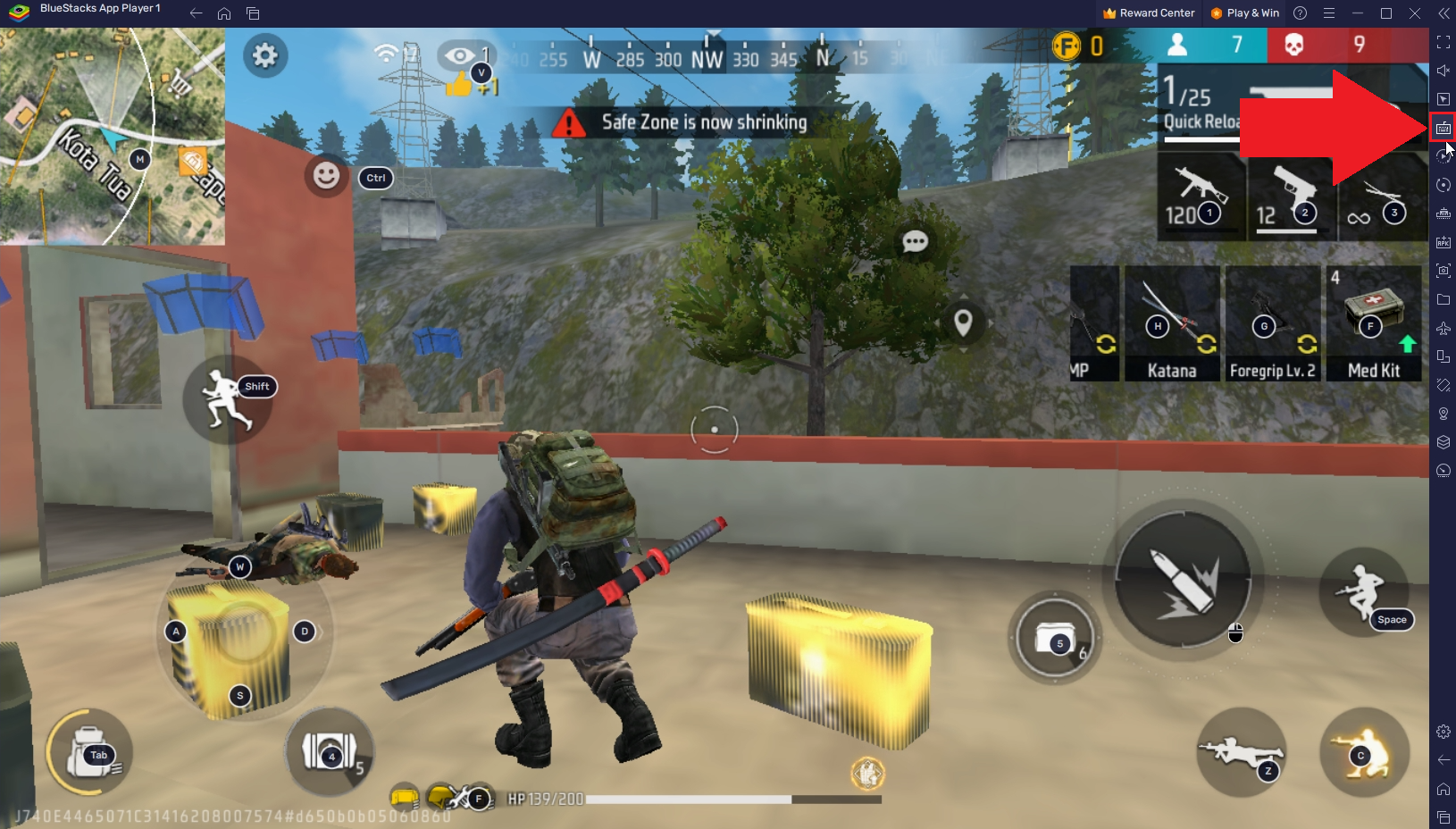The image size is (1456, 829).
Task: Mute the emulator volume in the sidebar
Action: click(x=1443, y=70)
